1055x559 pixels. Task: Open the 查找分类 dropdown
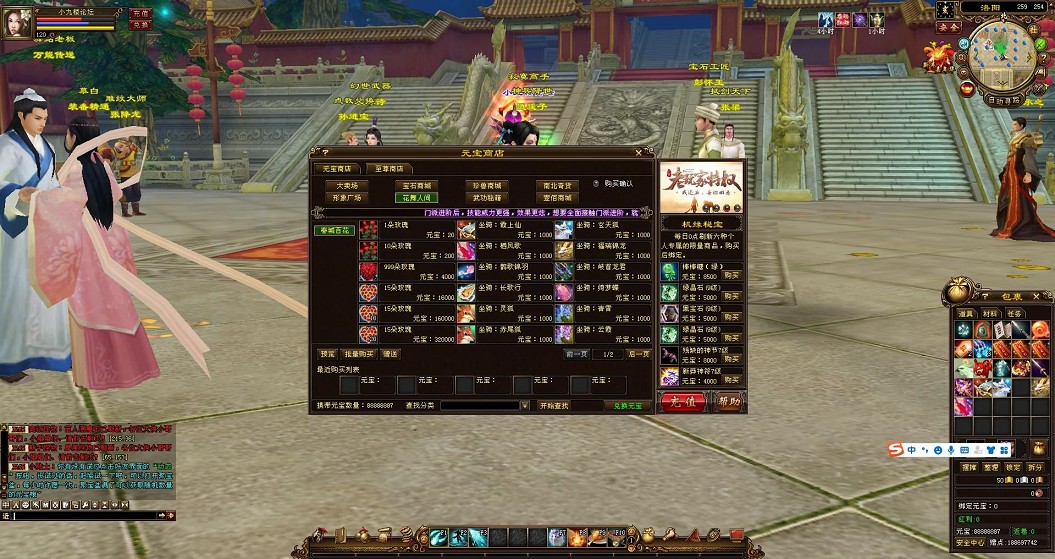[x=526, y=406]
